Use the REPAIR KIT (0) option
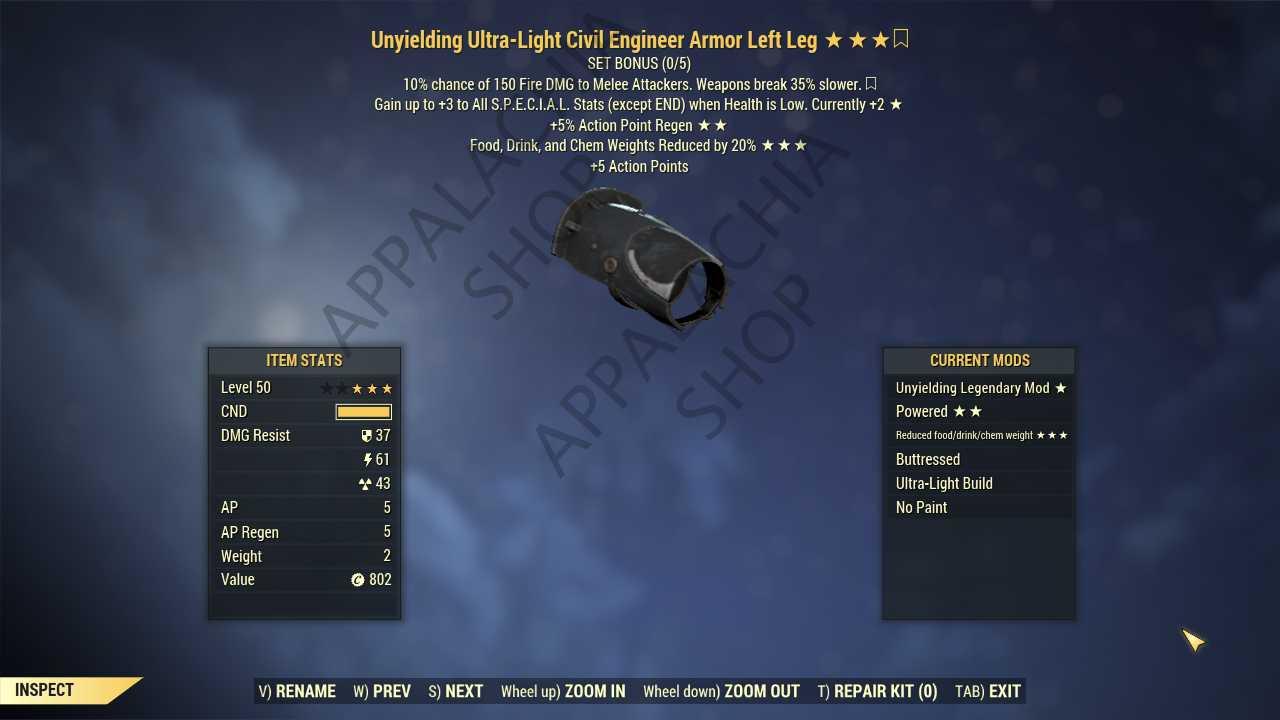The height and width of the screenshot is (720, 1280). (x=877, y=691)
